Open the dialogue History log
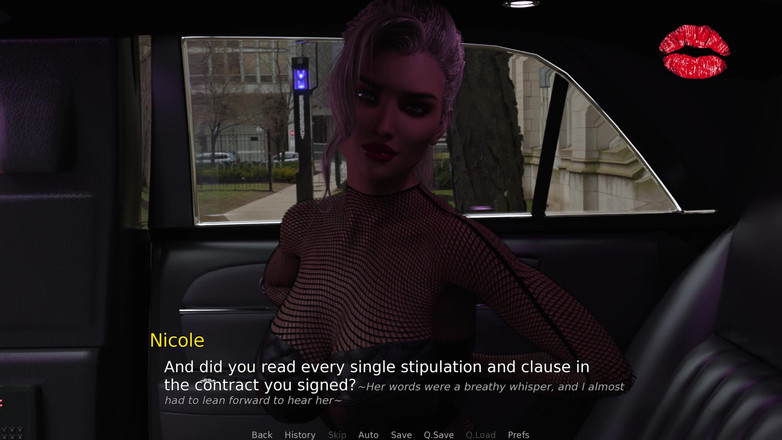 click(x=300, y=435)
